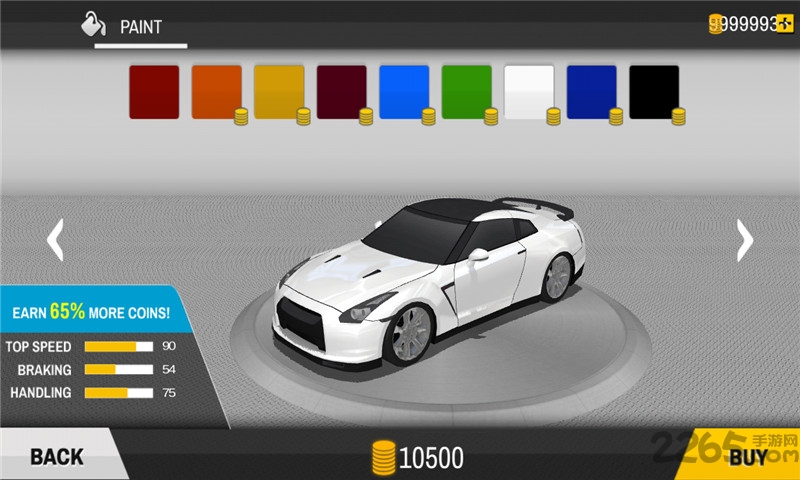Choose the dark blue paint color
Image resolution: width=800 pixels, height=480 pixels.
[591, 92]
